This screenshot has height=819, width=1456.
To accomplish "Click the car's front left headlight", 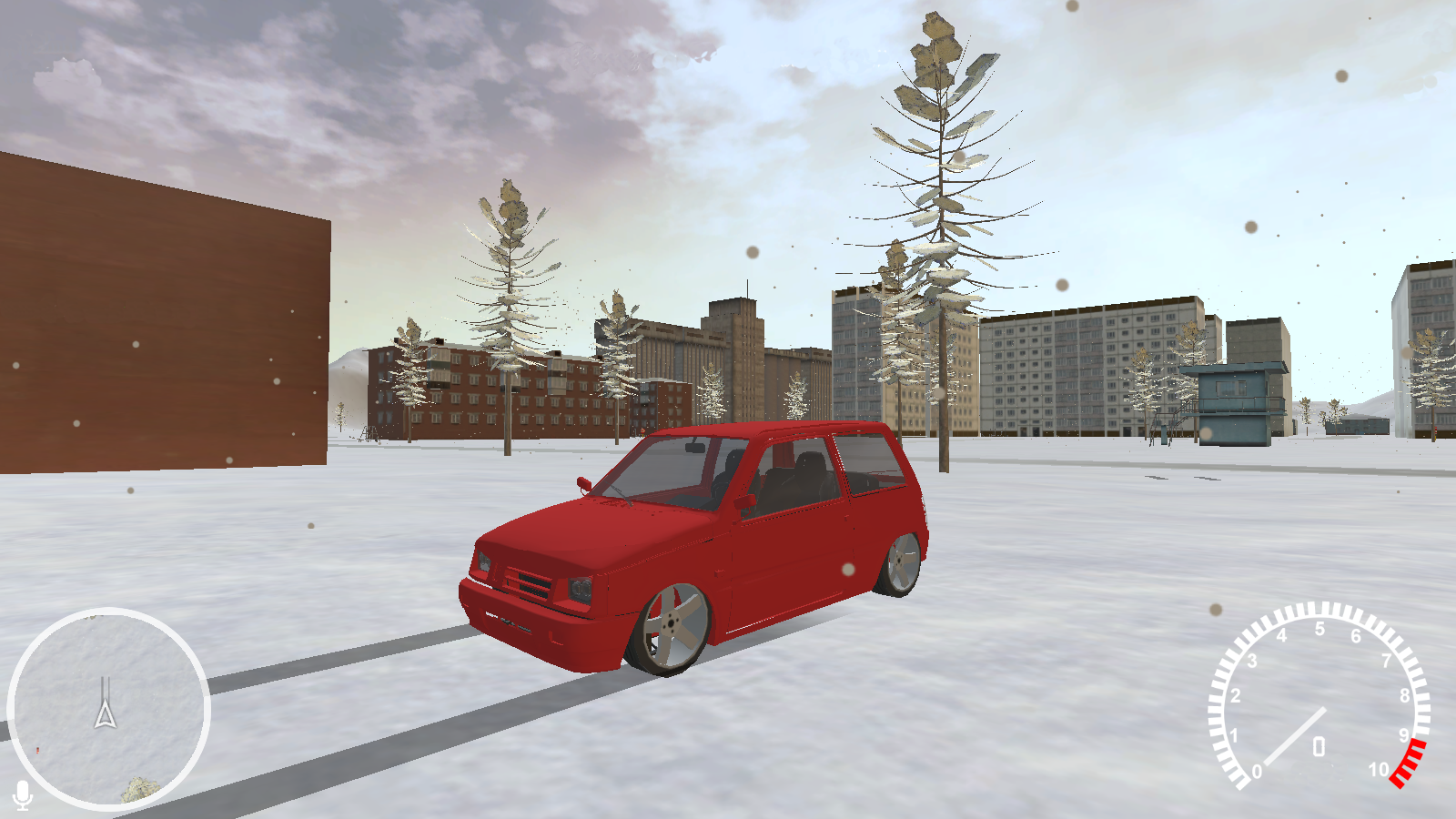I will pos(579,587).
